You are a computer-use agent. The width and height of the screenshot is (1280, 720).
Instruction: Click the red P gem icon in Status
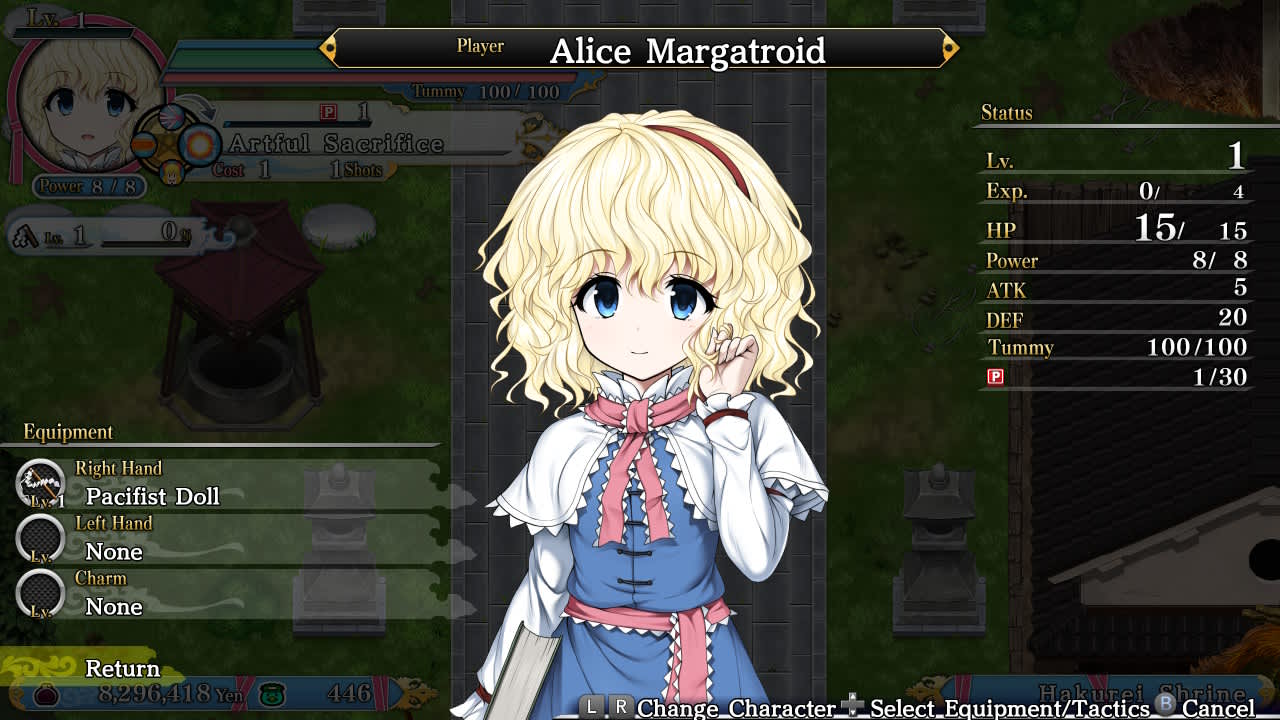tap(994, 378)
